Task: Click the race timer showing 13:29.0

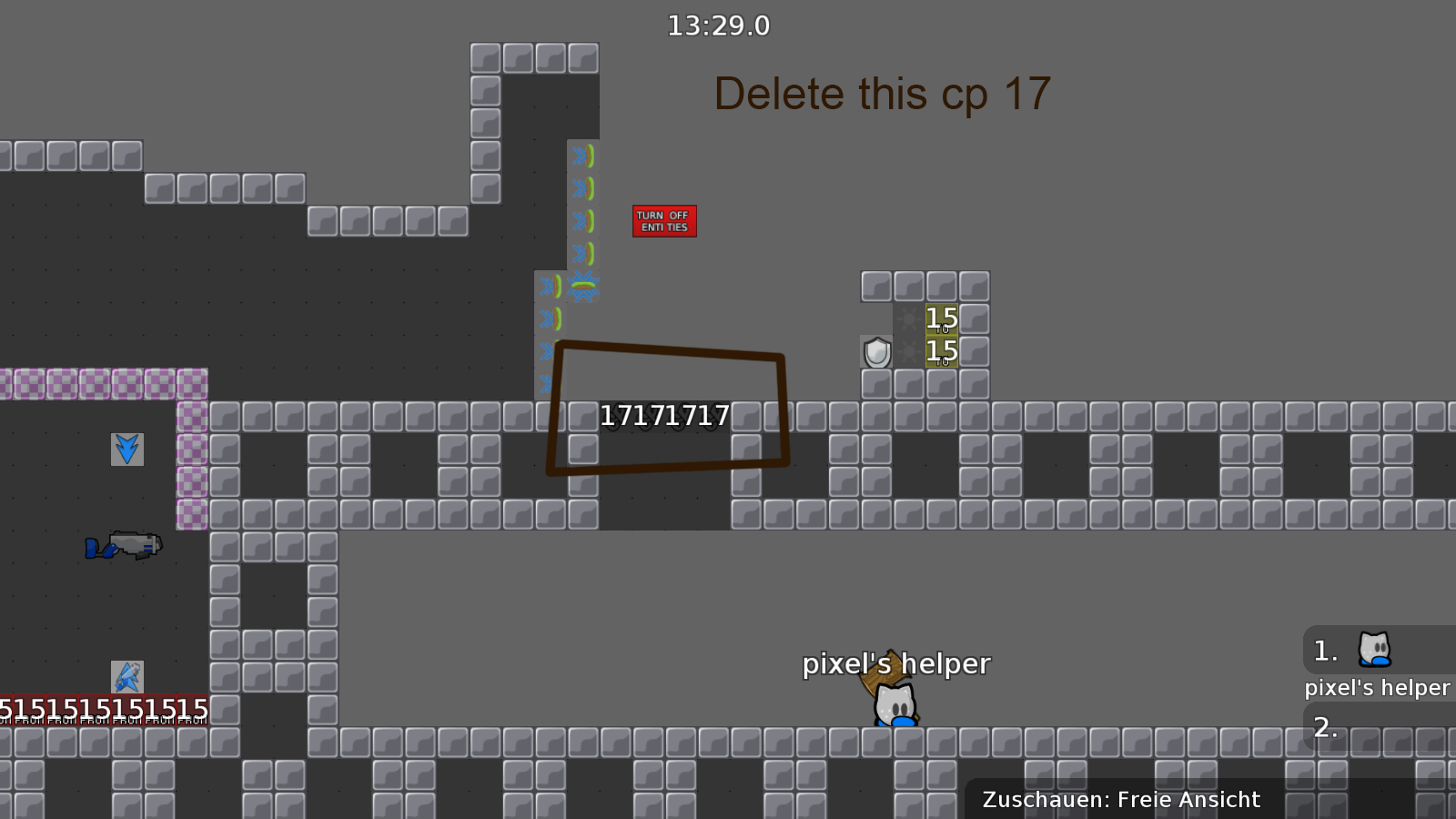Action: [718, 25]
